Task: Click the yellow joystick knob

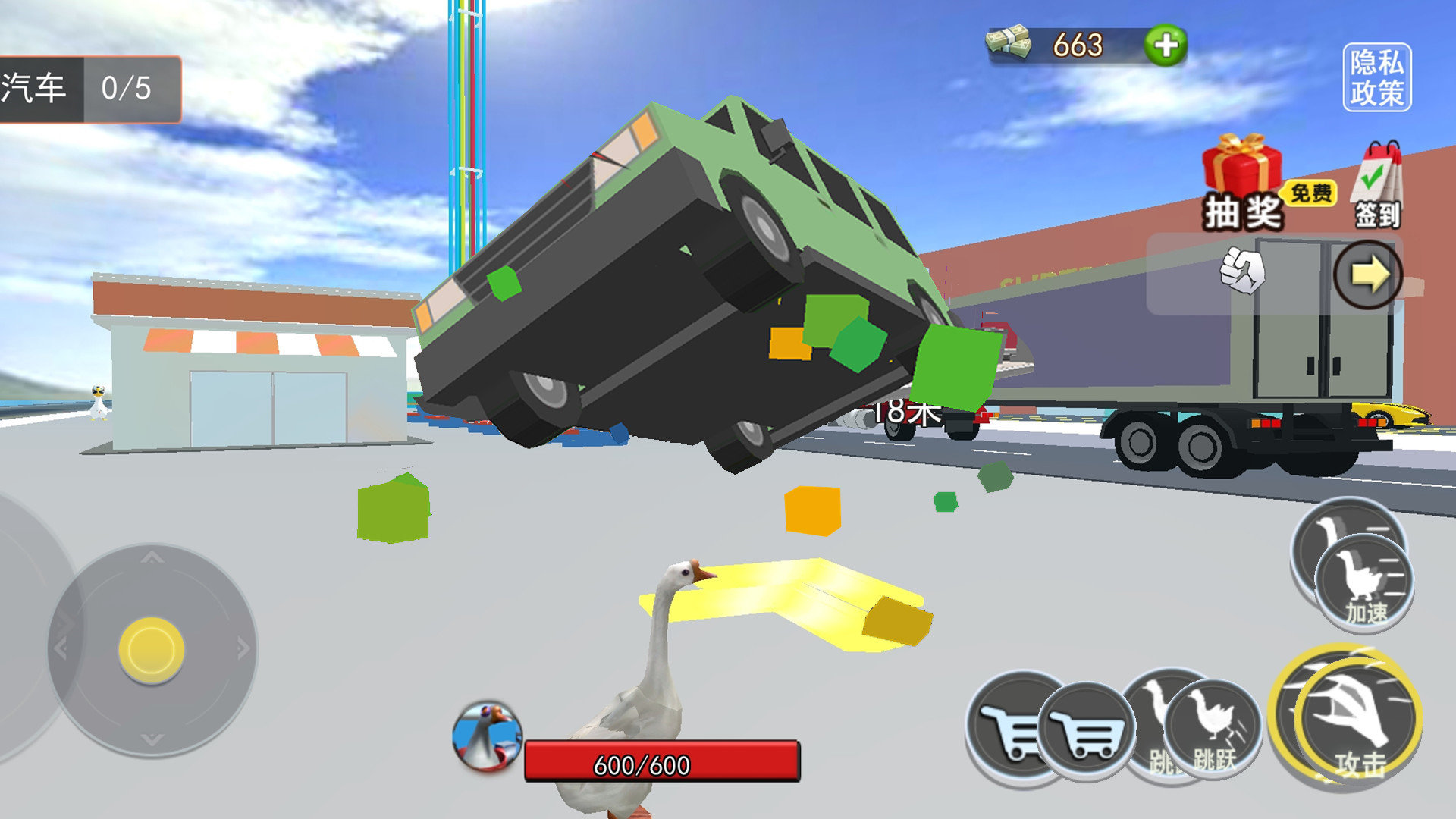Action: pyautogui.click(x=152, y=650)
